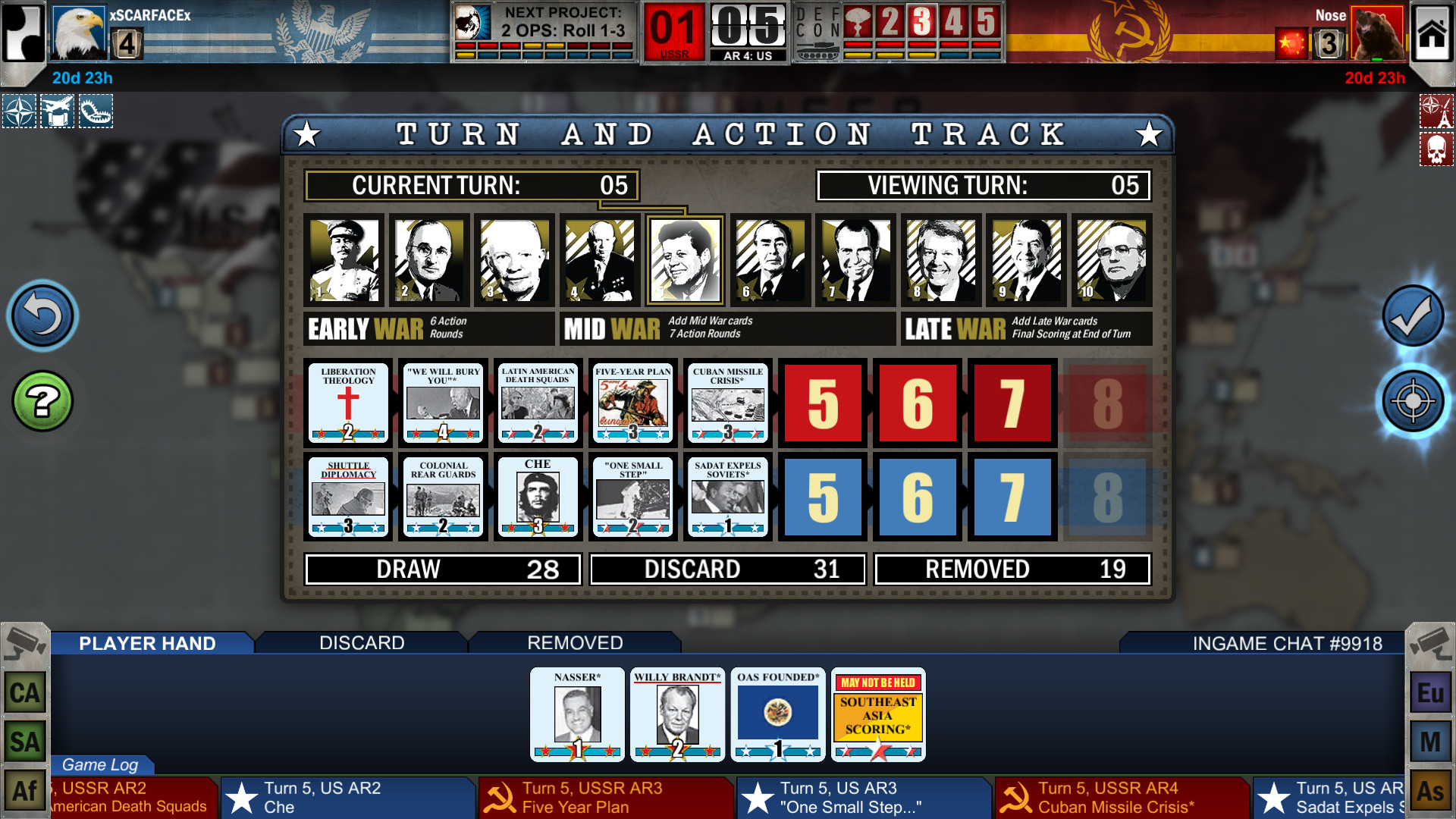Screen dimensions: 1456x819
Task: Click the crosshair targeting button
Action: [x=1412, y=401]
